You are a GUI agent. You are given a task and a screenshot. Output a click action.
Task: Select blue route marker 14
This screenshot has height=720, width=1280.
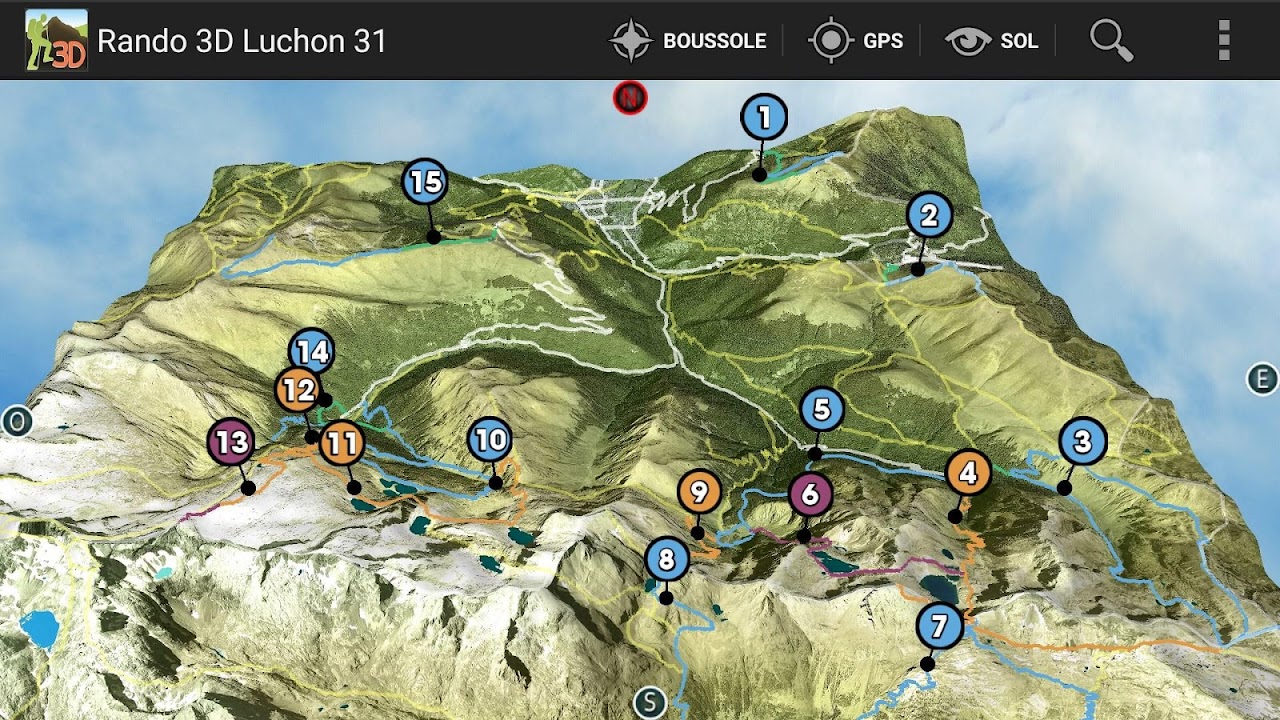[313, 349]
